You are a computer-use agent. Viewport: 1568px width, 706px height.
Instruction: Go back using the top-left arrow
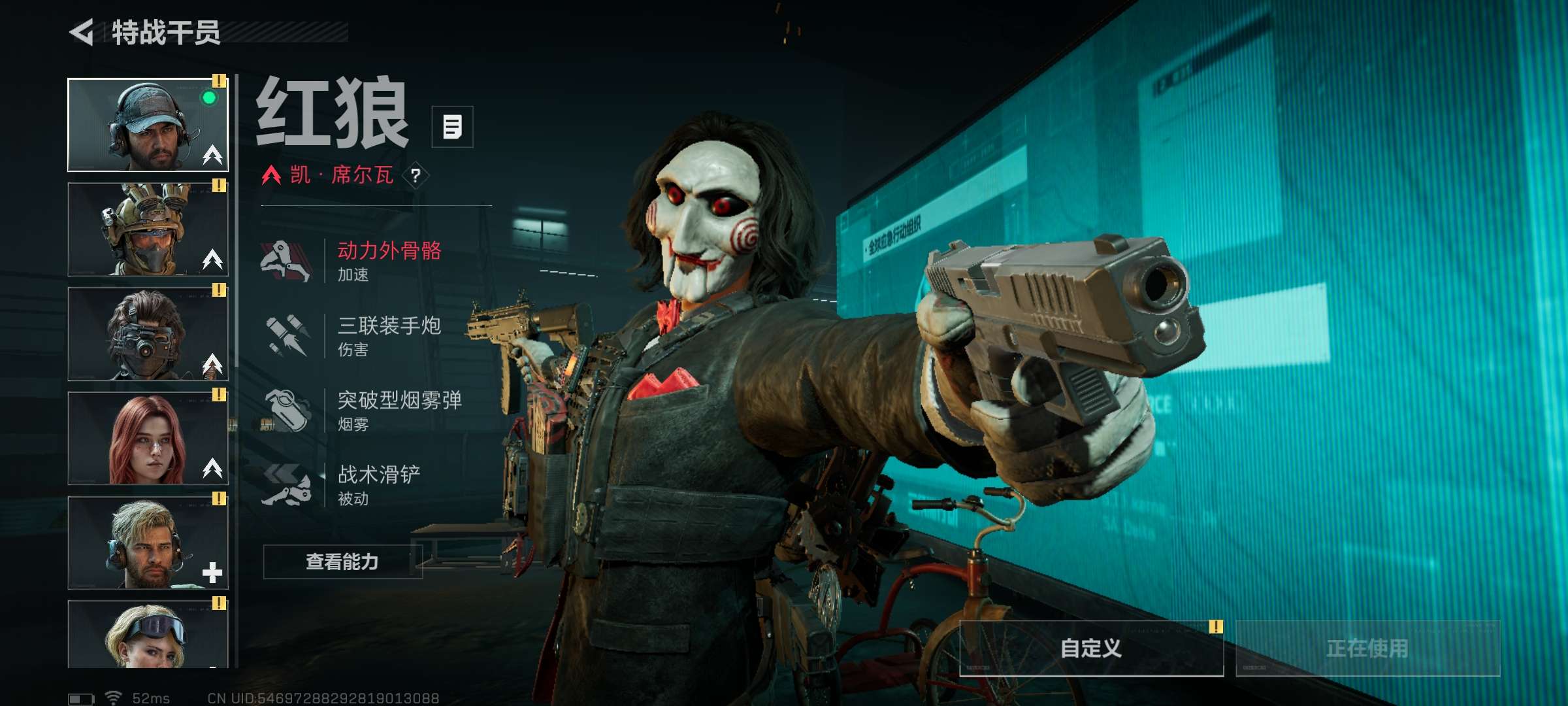pos(82,33)
